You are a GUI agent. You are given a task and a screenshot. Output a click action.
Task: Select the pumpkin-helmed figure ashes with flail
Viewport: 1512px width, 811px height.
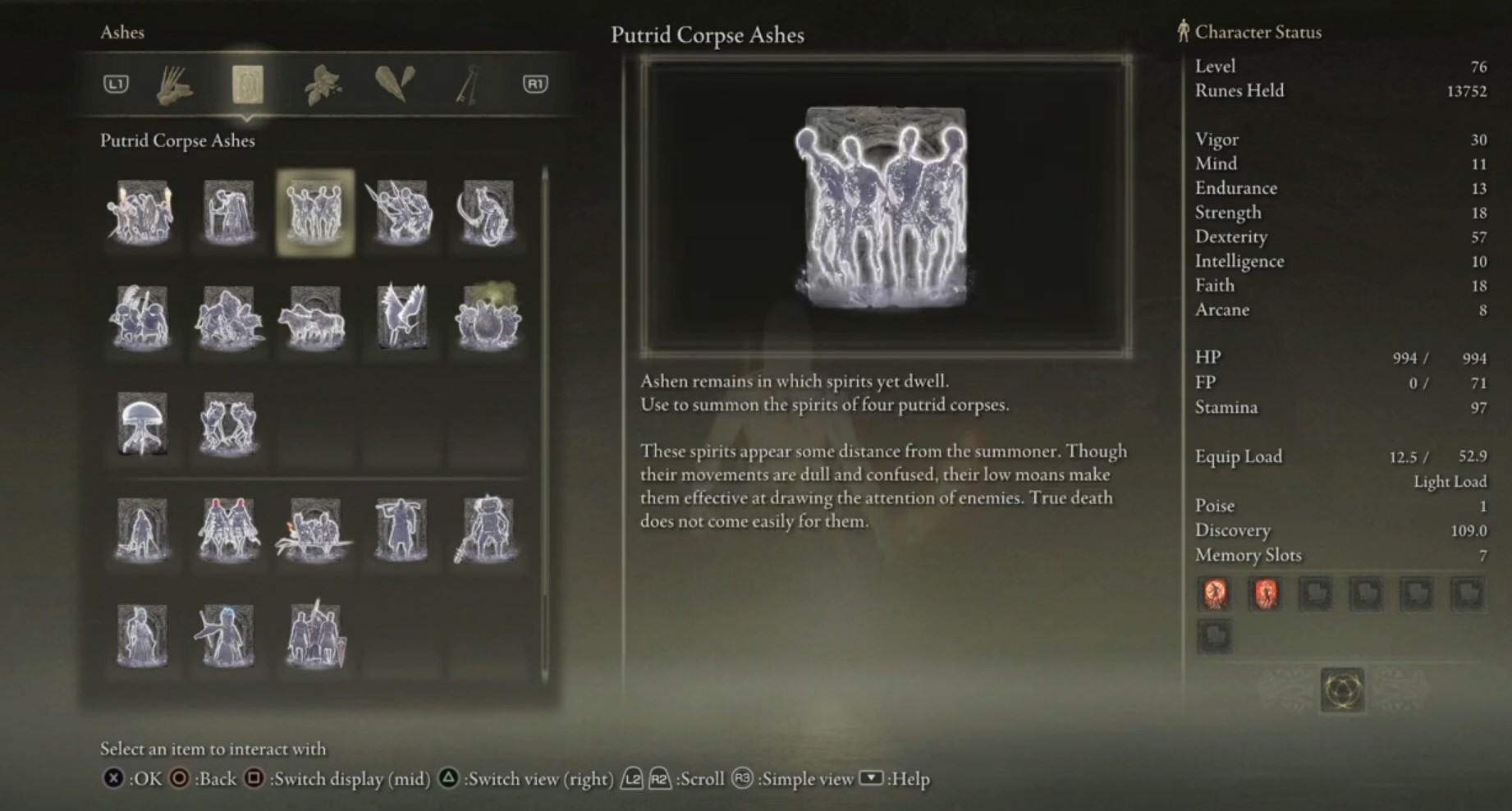coord(487,529)
